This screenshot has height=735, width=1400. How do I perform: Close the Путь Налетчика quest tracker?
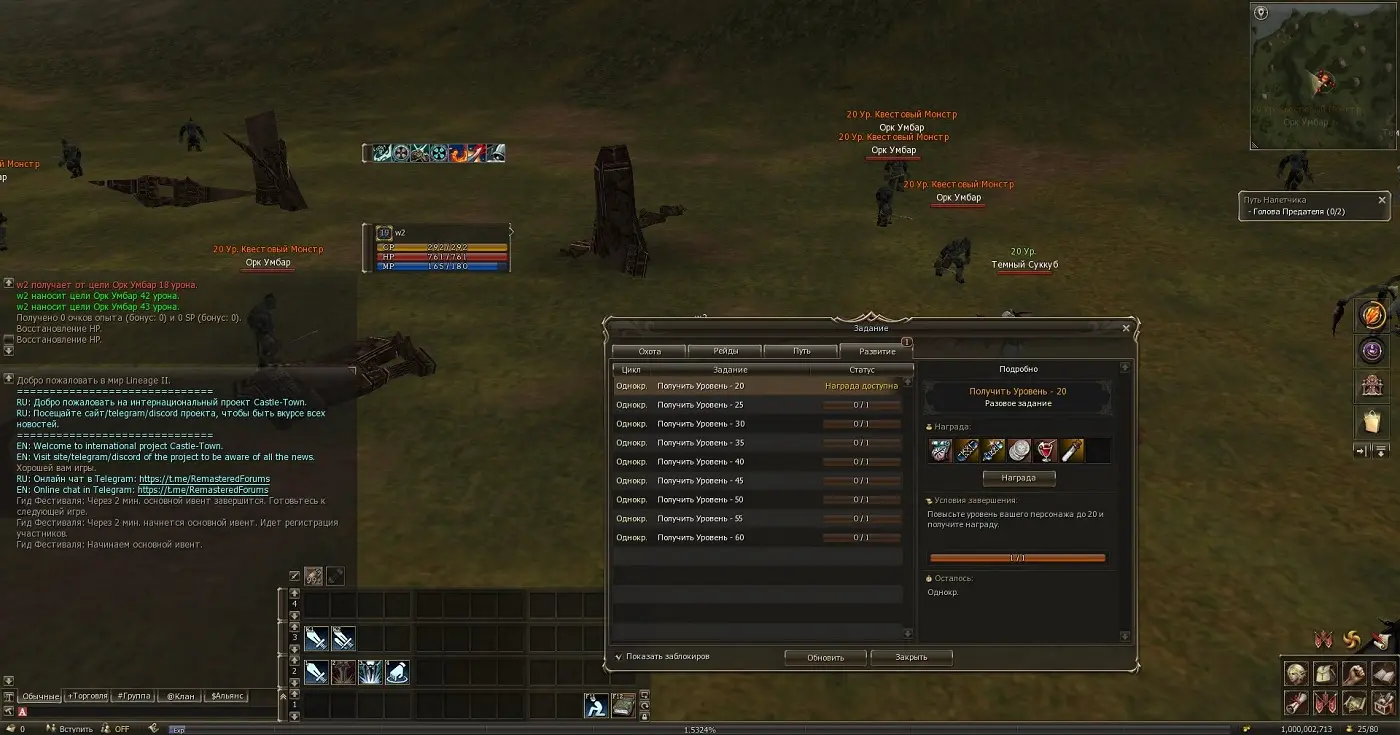[x=1382, y=200]
